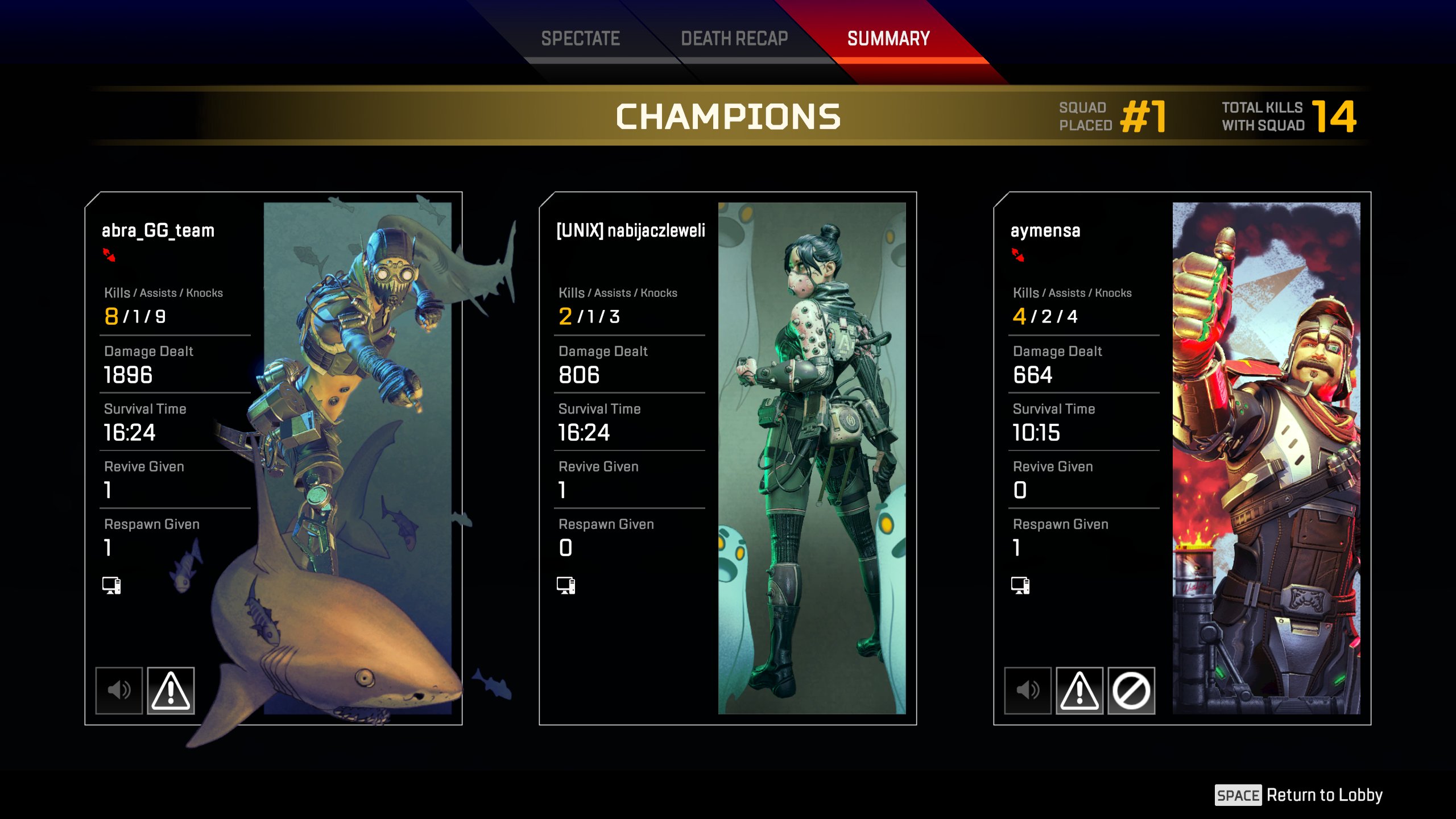Report player abra_GG_team
Image resolution: width=1456 pixels, height=819 pixels.
171,690
